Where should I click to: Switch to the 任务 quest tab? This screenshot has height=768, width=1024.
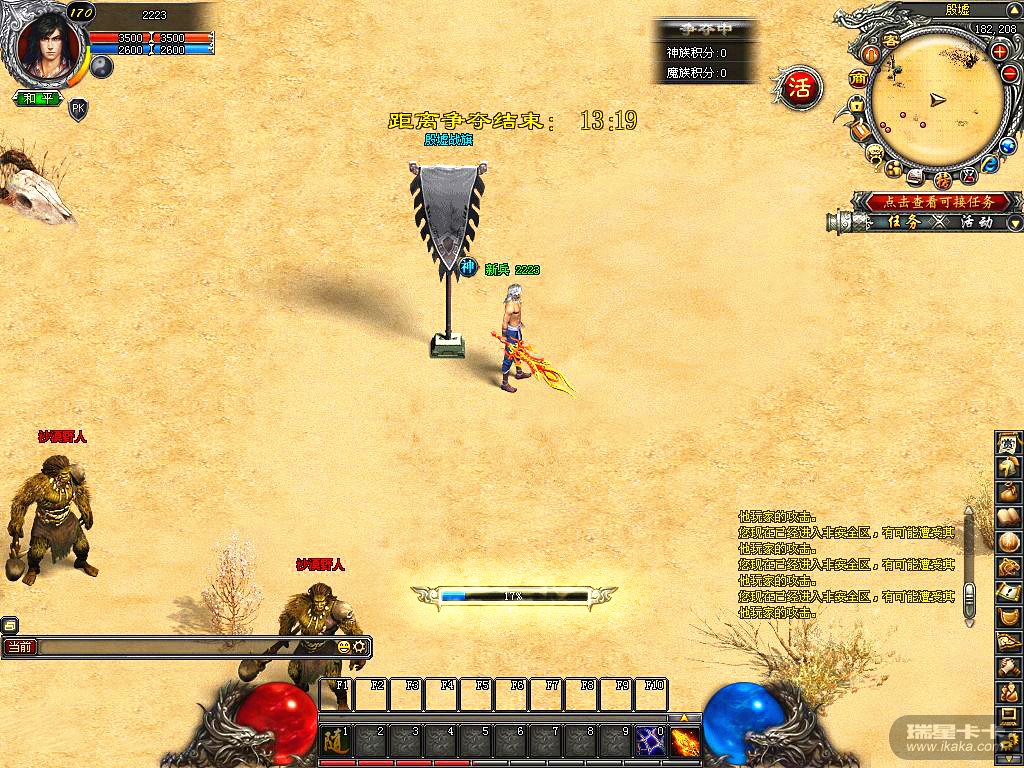[x=903, y=222]
